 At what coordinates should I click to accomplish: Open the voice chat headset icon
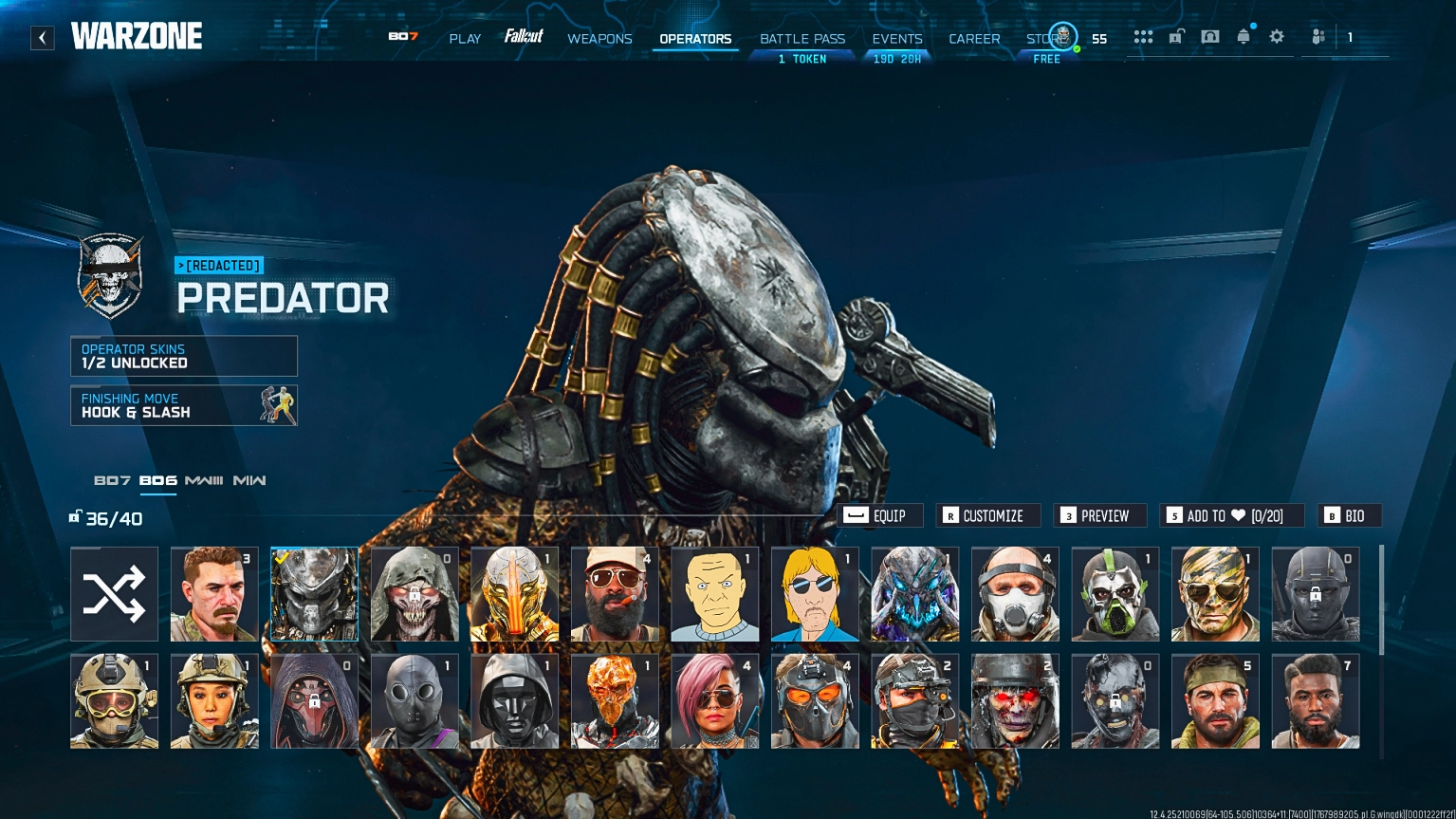(1209, 36)
